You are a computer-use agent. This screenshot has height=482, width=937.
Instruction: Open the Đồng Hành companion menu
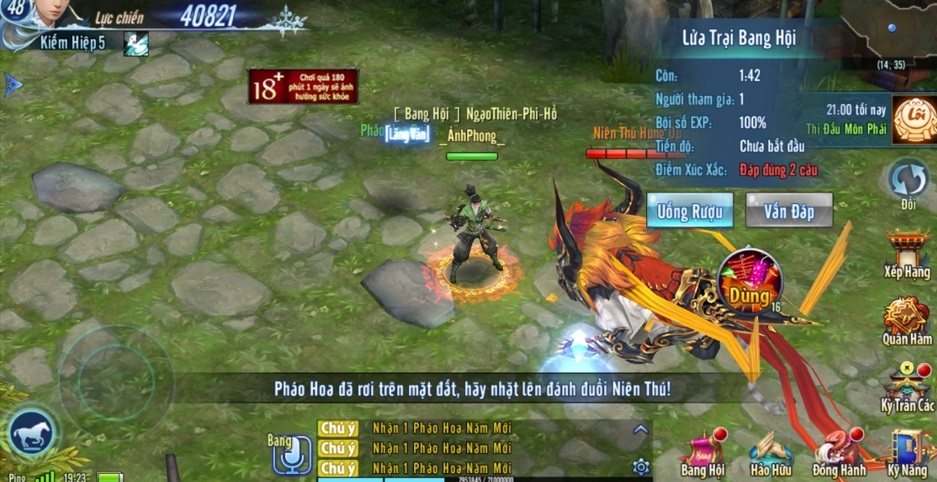click(838, 452)
